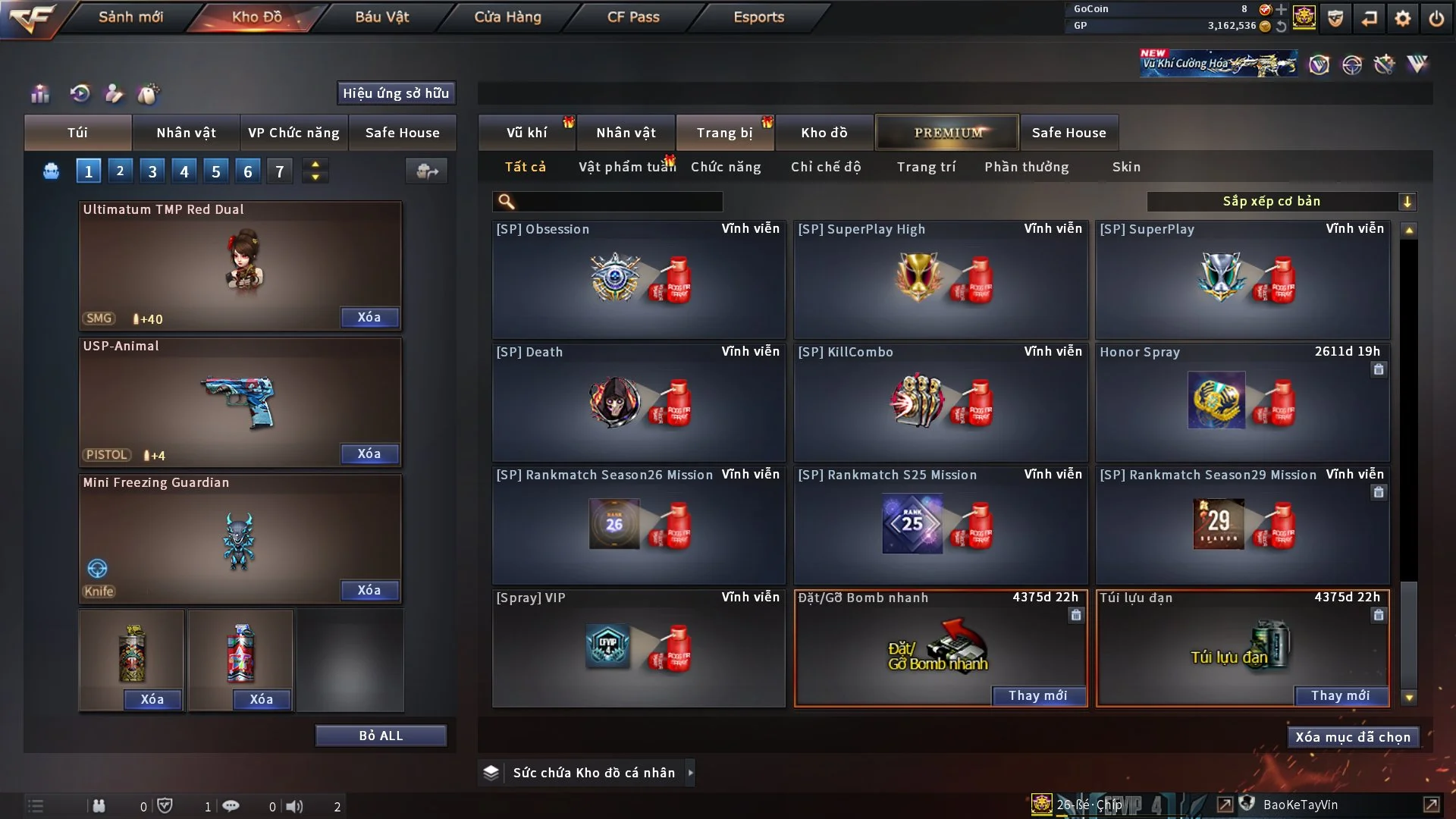The width and height of the screenshot is (1456, 819).
Task: Open the Sắp xếp cơ bản sort dropdown
Action: (1281, 201)
